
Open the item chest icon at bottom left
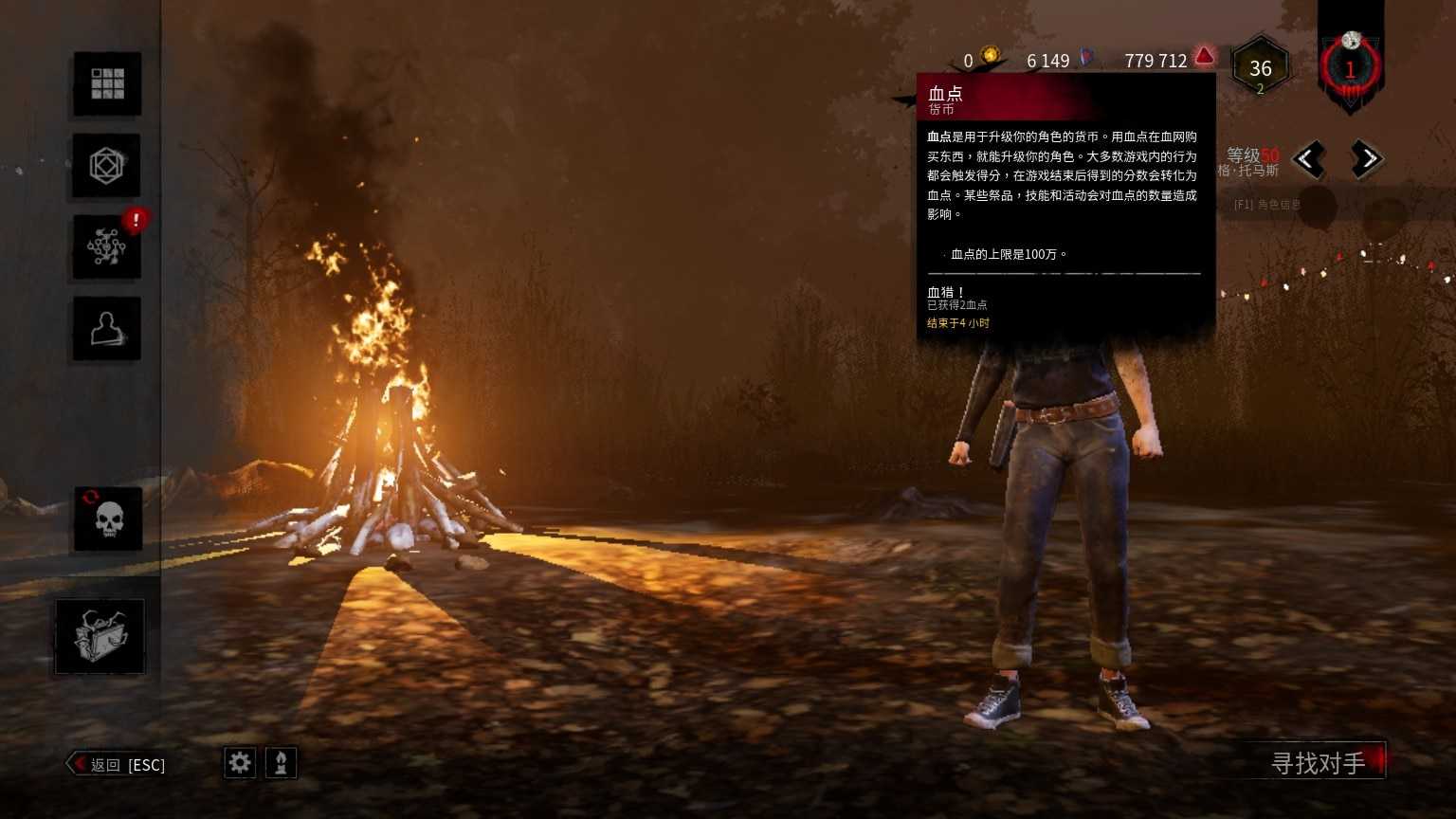[x=100, y=637]
